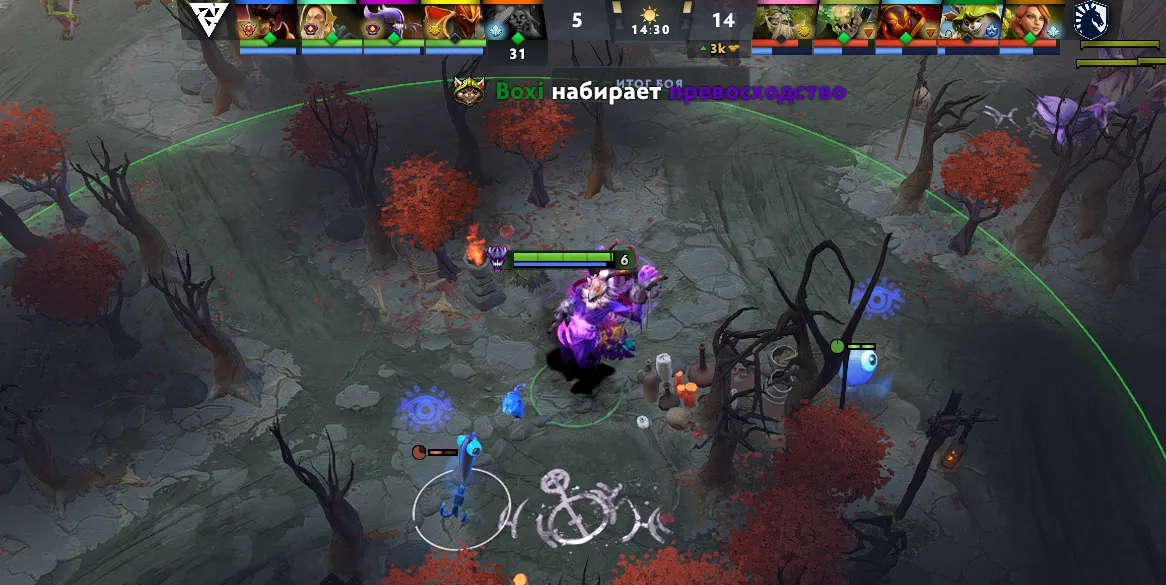Click the greyed-out dead hero portrait
1166x585 pixels.
515,20
